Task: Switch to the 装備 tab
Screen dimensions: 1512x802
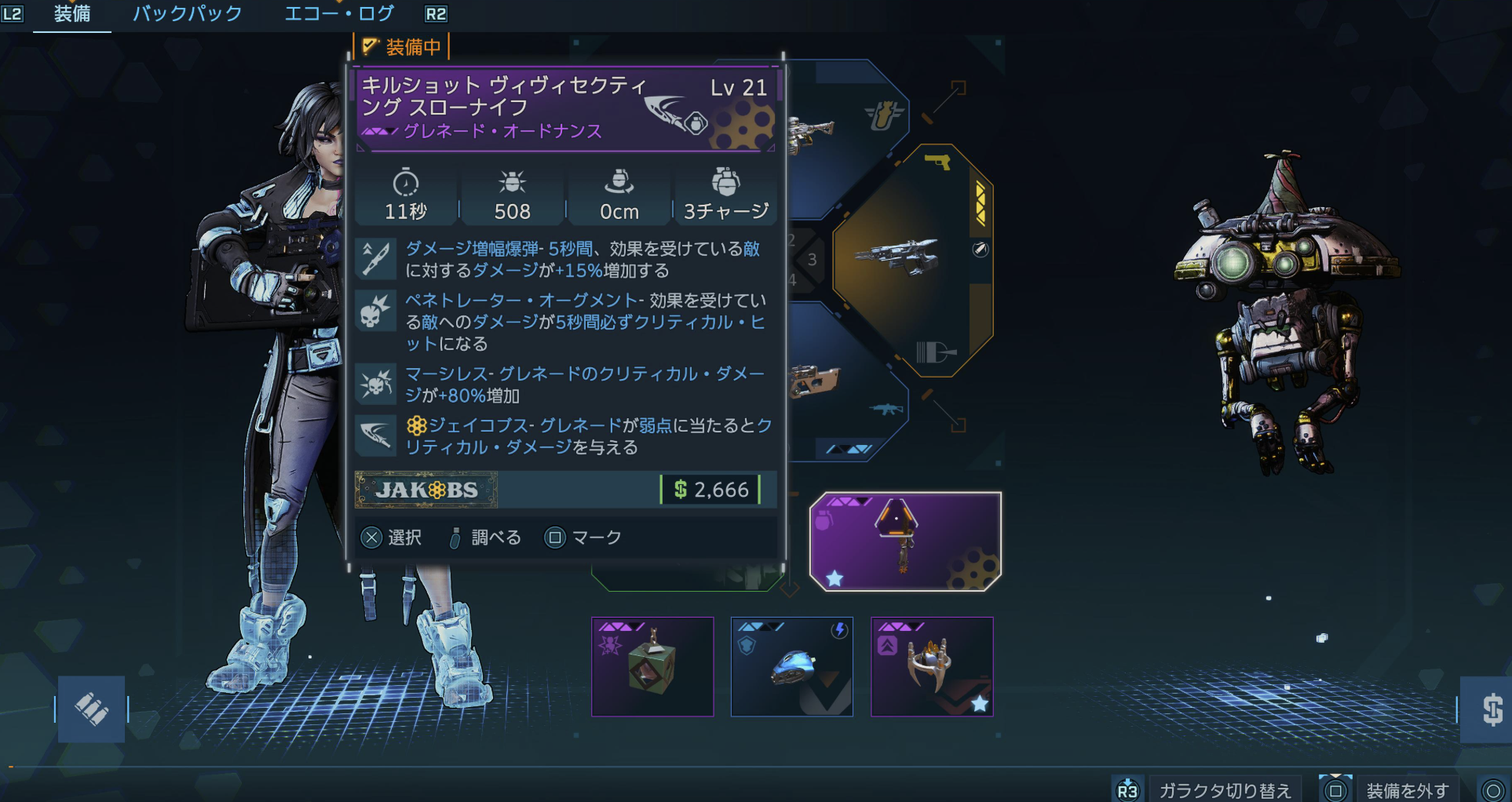Action: click(72, 14)
